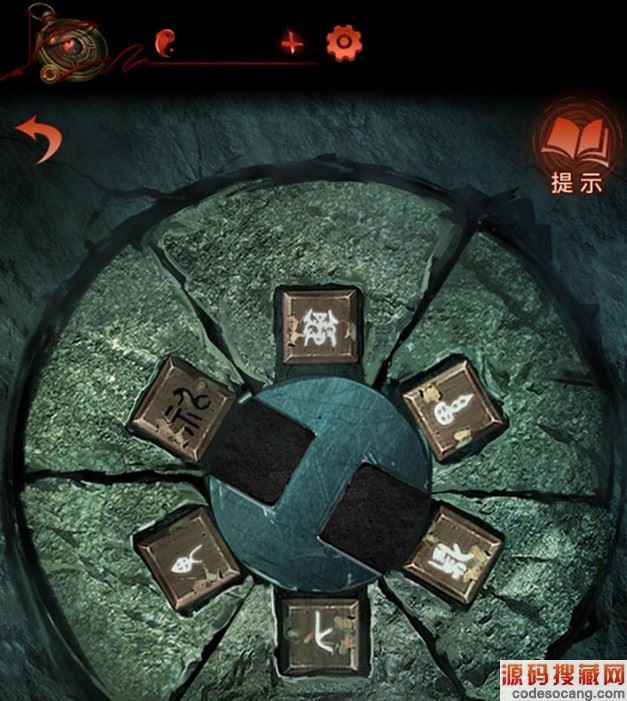Image resolution: width=627 pixels, height=701 pixels.
Task: Click the red plus icon
Action: [x=292, y=43]
